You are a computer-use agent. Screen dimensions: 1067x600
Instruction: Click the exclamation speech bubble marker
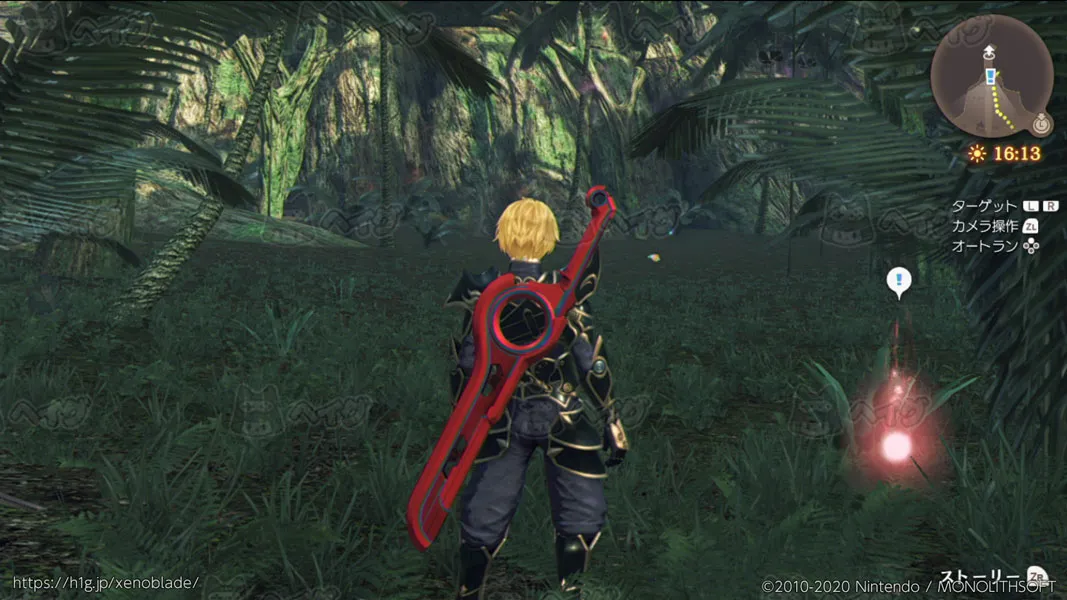[x=898, y=282]
